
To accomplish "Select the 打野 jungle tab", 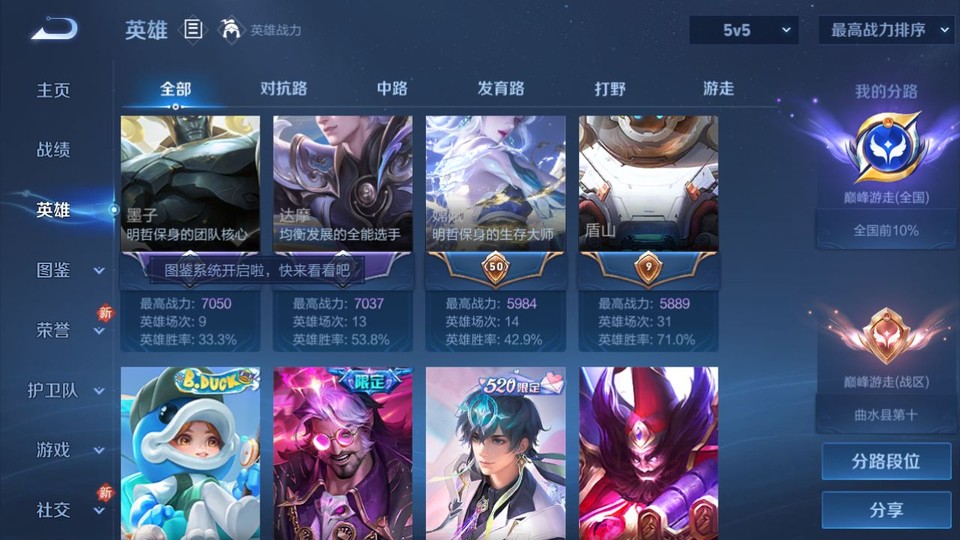I will click(x=610, y=89).
